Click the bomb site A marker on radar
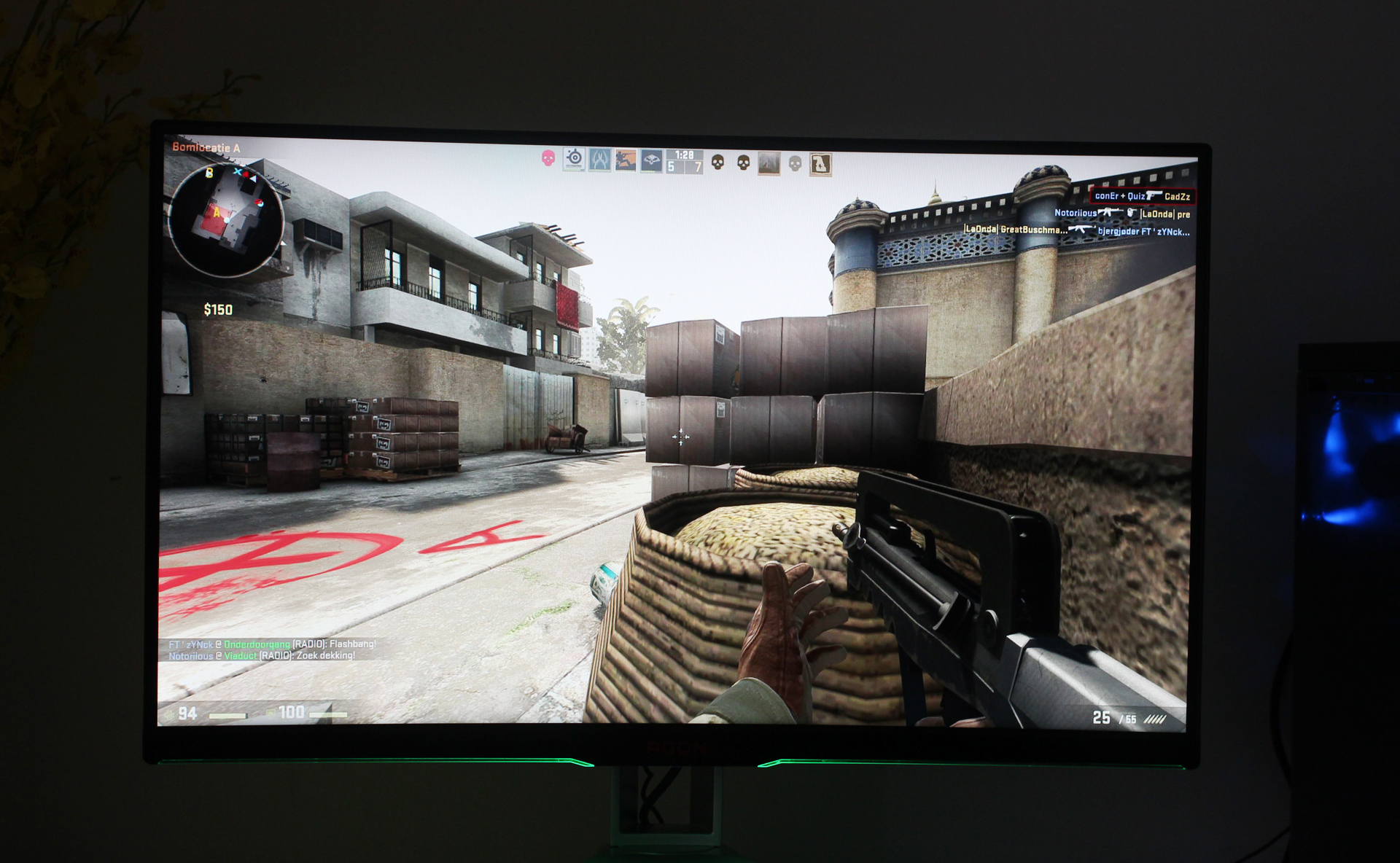This screenshot has height=863, width=1400. click(217, 213)
